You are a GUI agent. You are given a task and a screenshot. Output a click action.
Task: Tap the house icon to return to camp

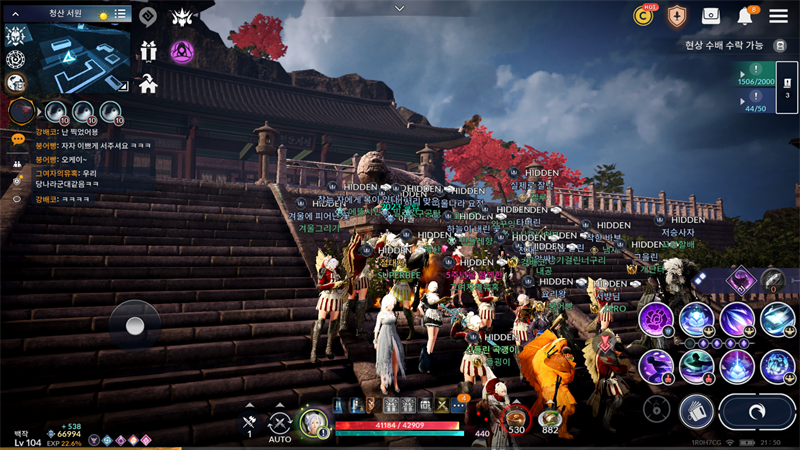coord(148,84)
